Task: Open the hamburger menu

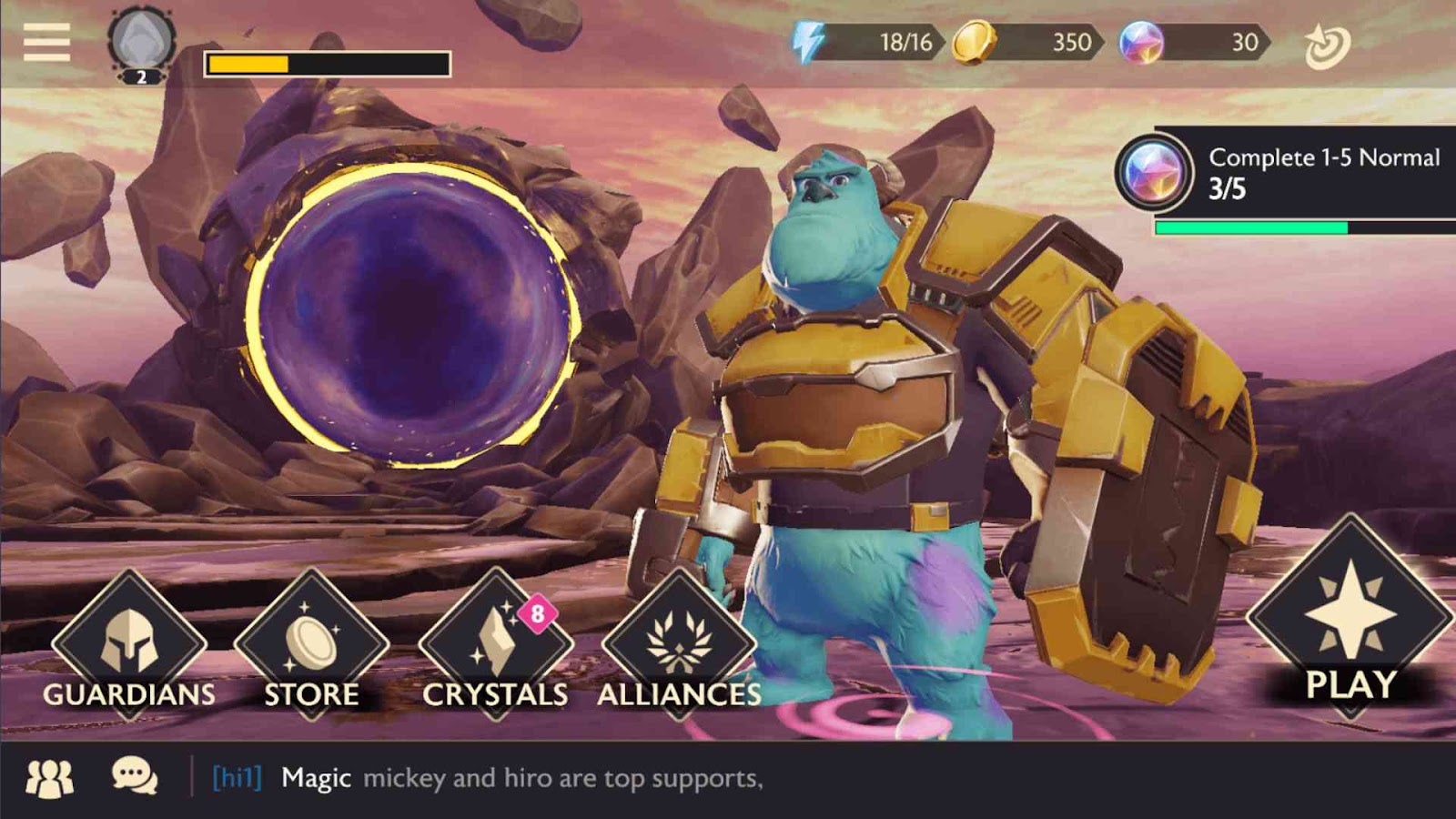Action: click(46, 42)
